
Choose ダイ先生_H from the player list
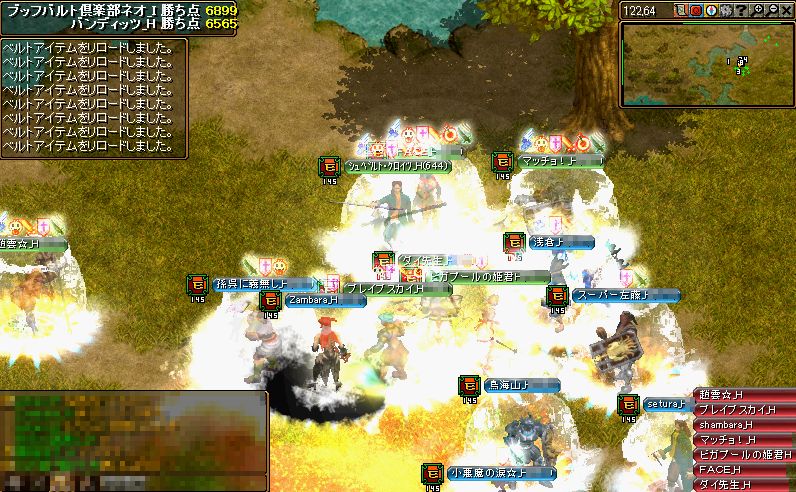point(744,484)
